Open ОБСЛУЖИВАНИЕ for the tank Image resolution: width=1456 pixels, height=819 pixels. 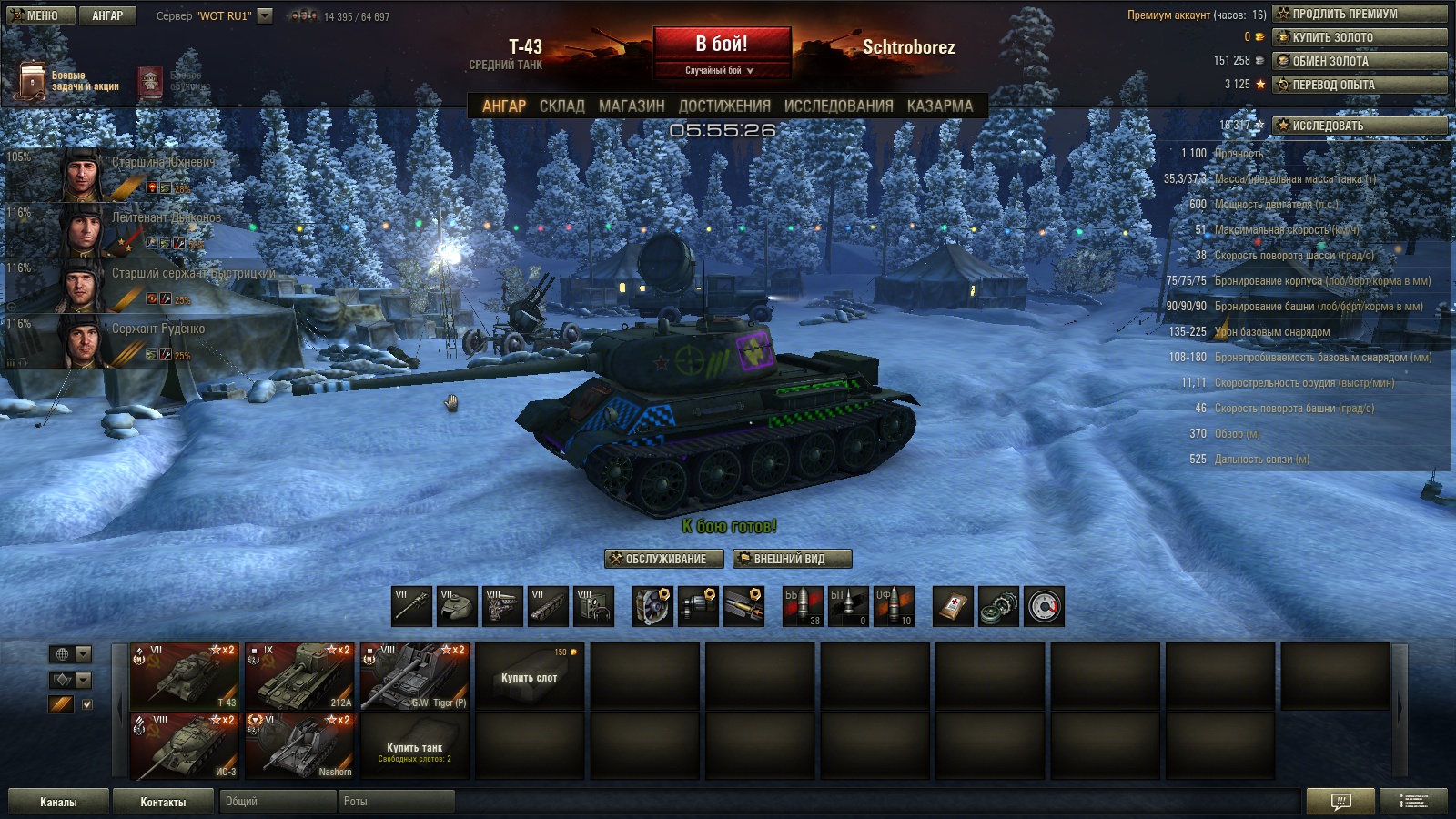[664, 559]
